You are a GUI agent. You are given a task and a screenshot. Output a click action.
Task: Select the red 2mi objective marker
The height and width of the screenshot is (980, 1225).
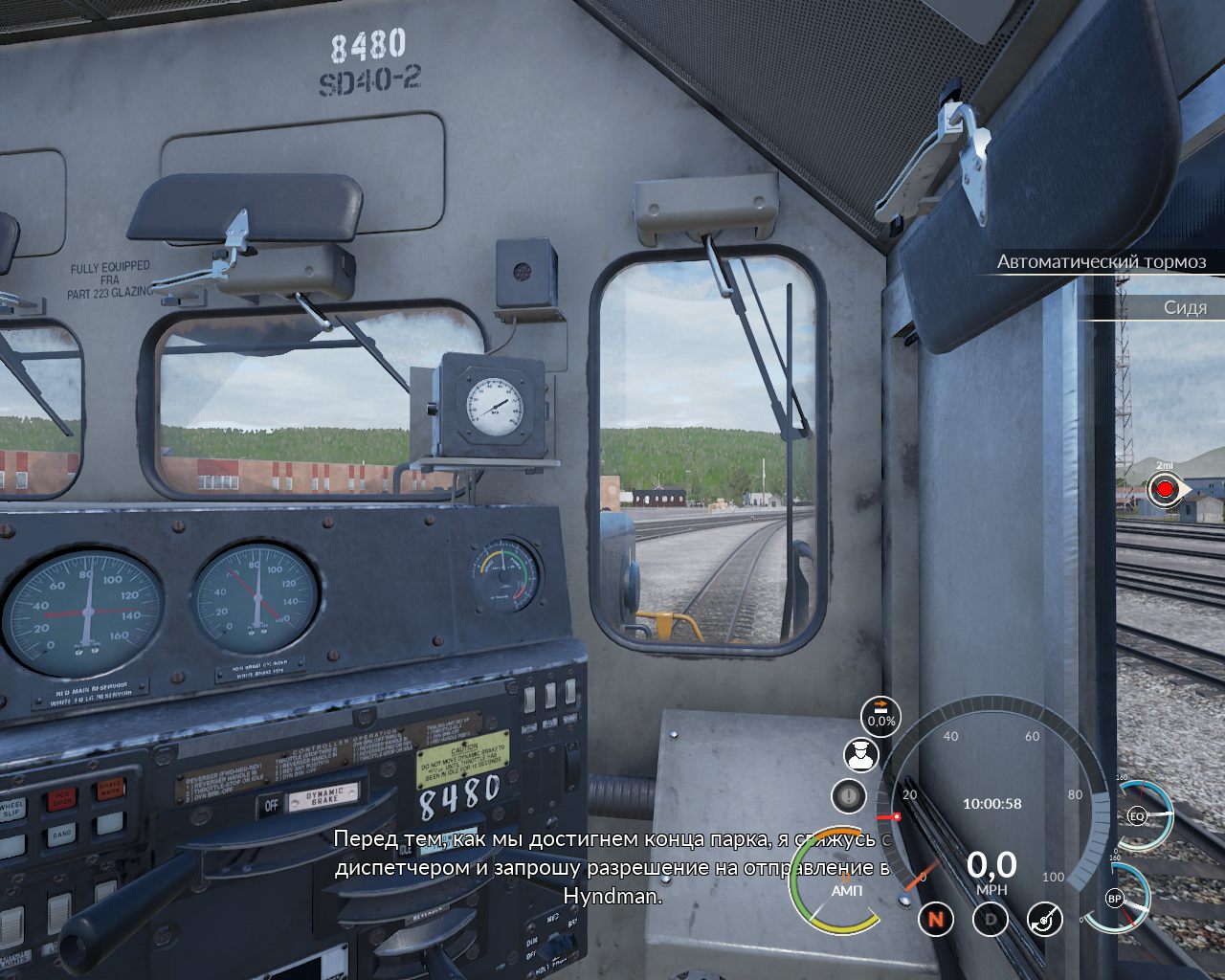[x=1165, y=490]
